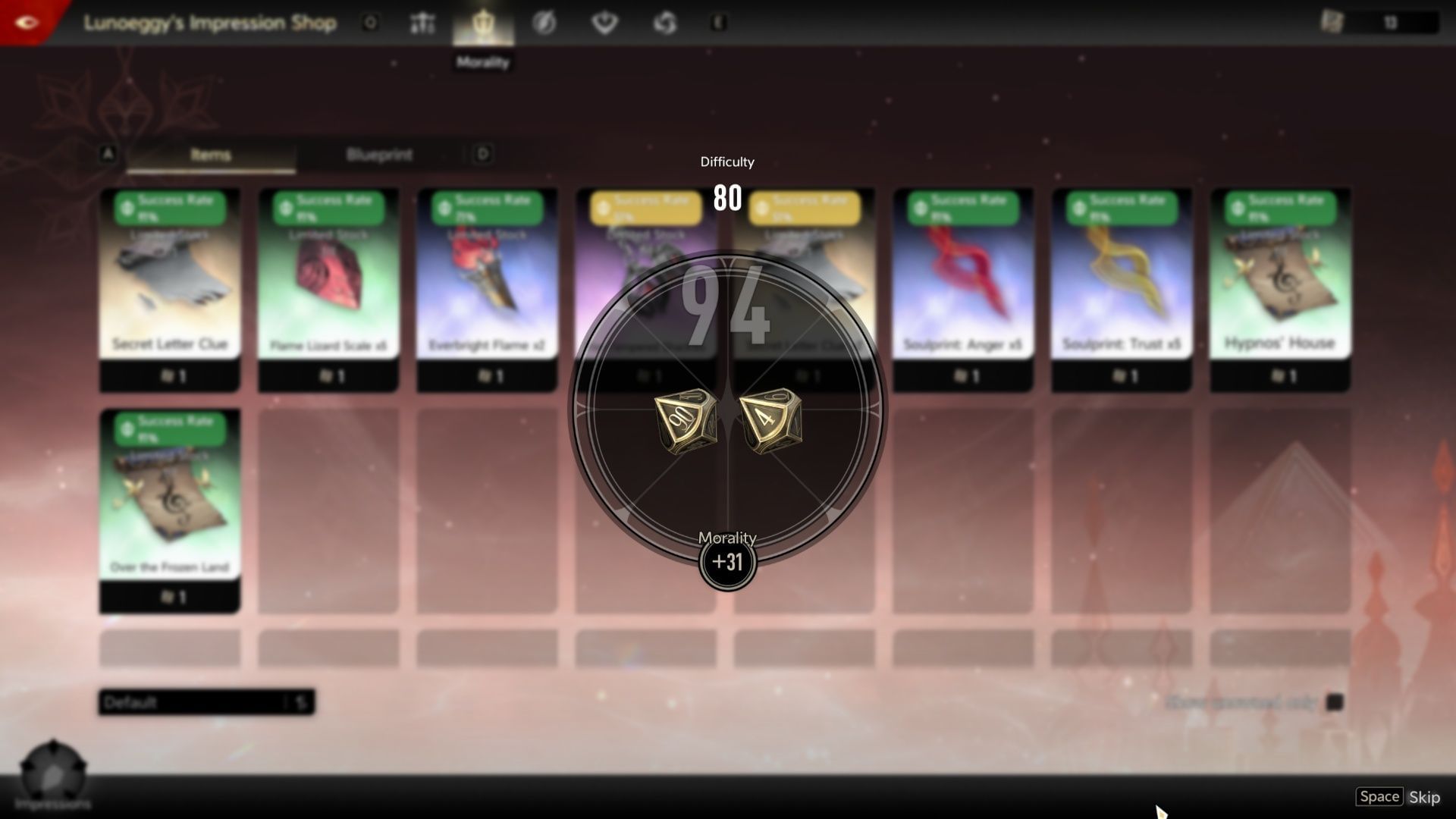Select the Items tab
Viewport: 1456px width, 819px height.
[210, 155]
